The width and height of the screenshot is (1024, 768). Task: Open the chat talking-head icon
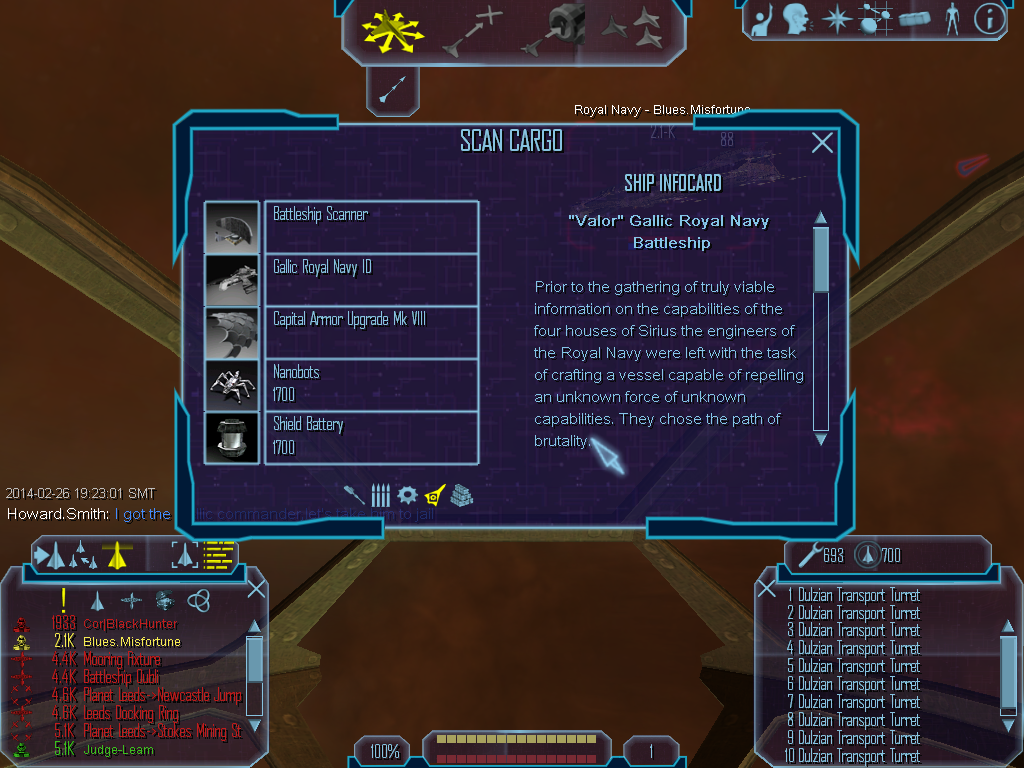[x=796, y=18]
